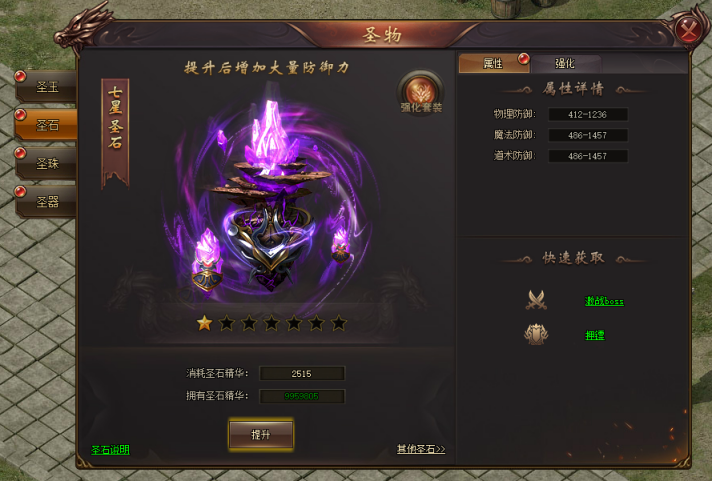The height and width of the screenshot is (482, 712).
Task: Follow the 激战boss link
Action: (604, 301)
